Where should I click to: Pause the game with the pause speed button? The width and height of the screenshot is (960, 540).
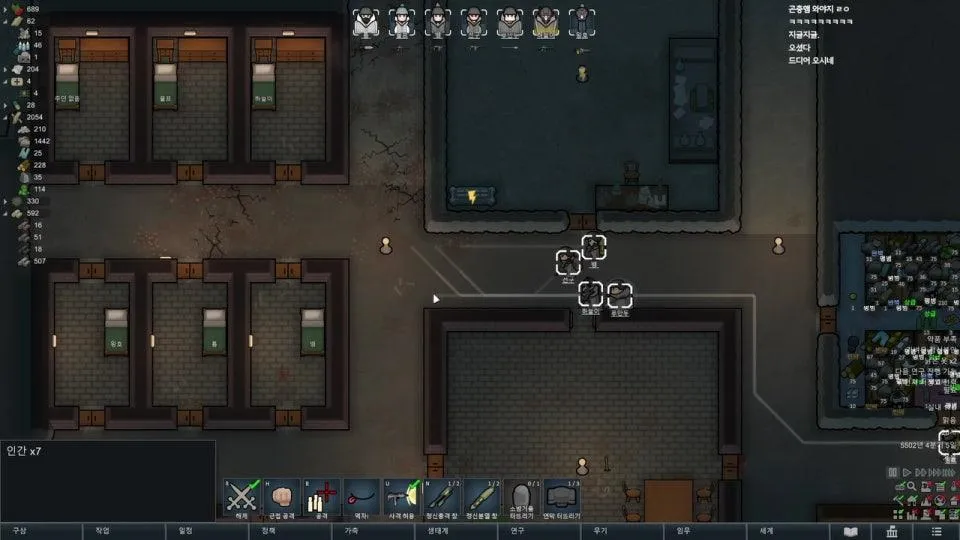[x=893, y=472]
